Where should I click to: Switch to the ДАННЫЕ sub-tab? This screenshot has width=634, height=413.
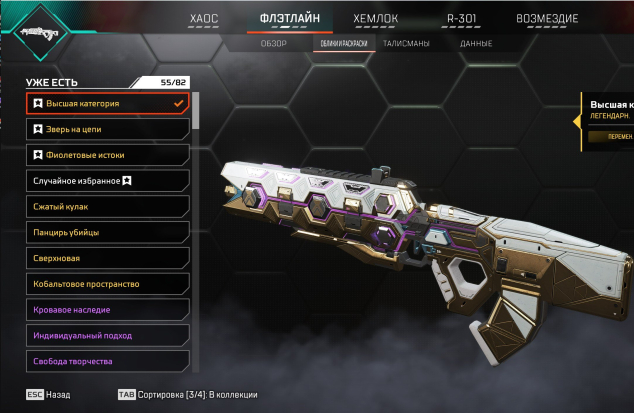pos(476,44)
